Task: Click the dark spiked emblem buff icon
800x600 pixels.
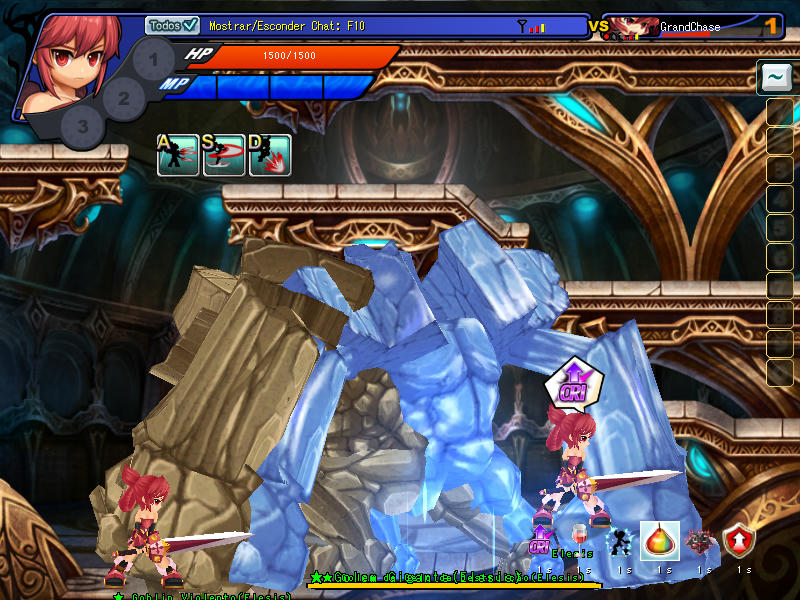Action: click(x=700, y=541)
